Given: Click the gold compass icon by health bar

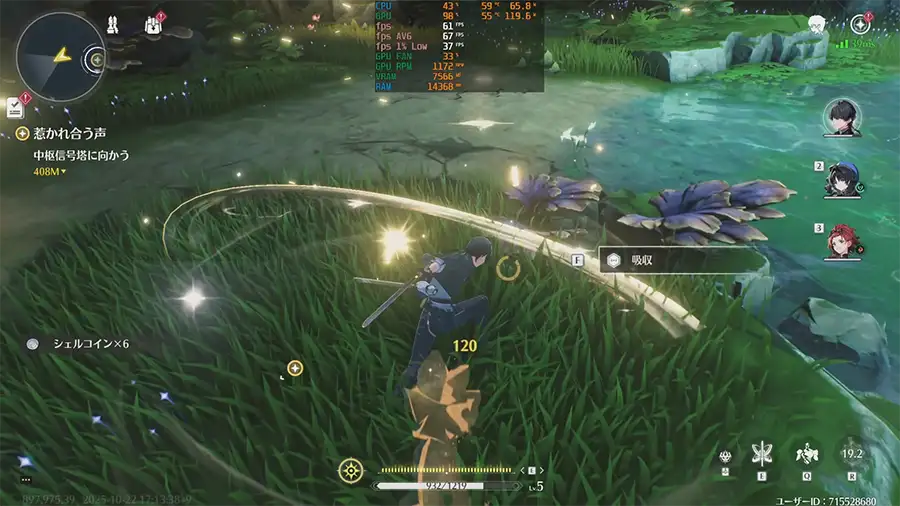Looking at the screenshot, I should pyautogui.click(x=350, y=470).
